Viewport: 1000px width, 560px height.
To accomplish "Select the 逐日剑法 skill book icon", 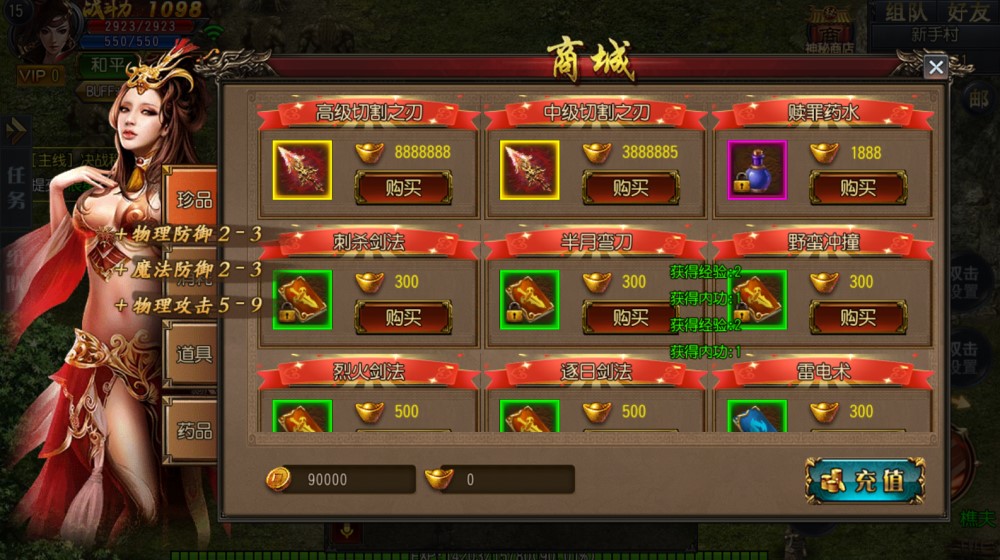I will tap(530, 417).
